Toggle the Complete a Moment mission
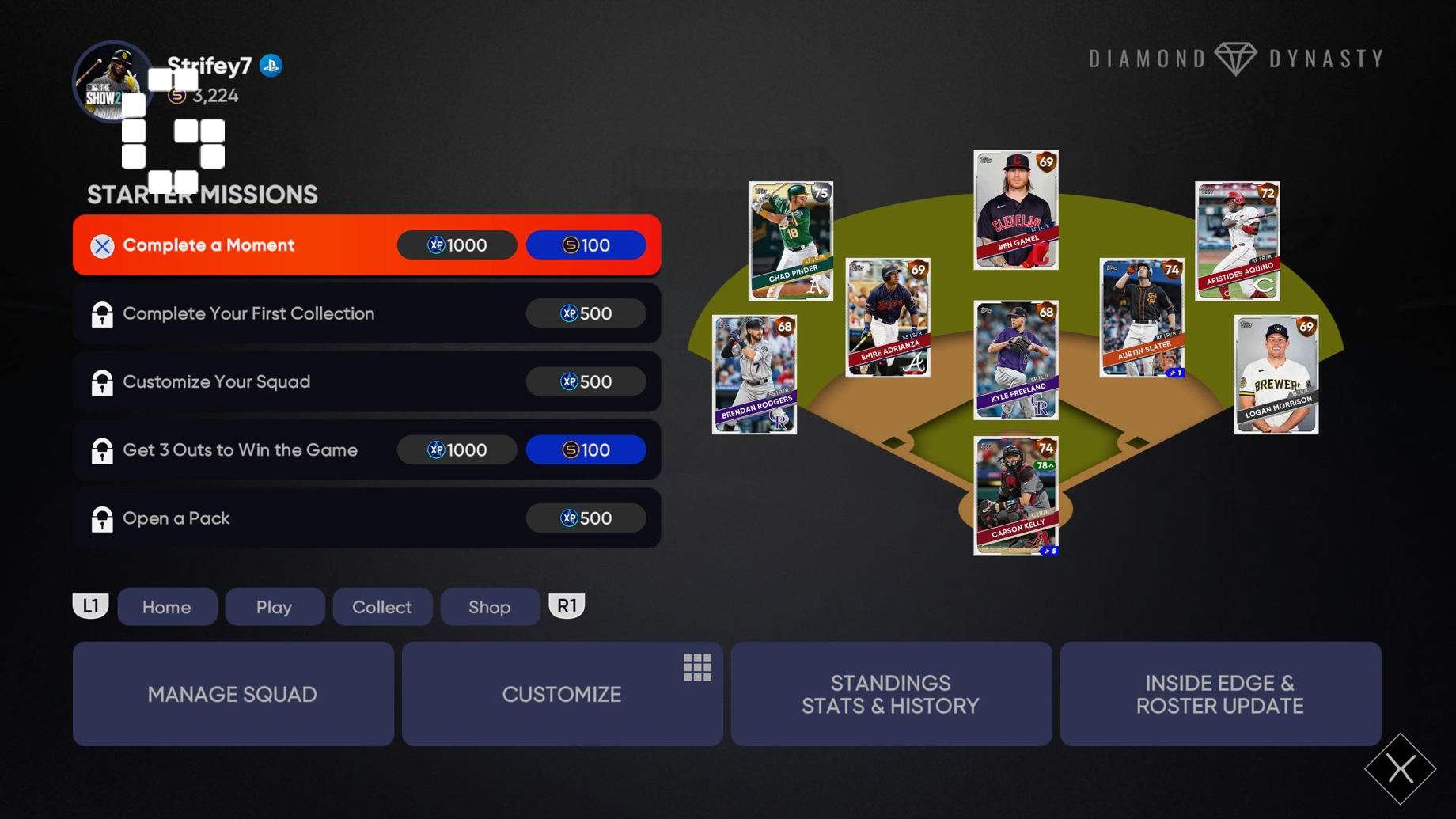The width and height of the screenshot is (1456, 819). click(x=237, y=245)
